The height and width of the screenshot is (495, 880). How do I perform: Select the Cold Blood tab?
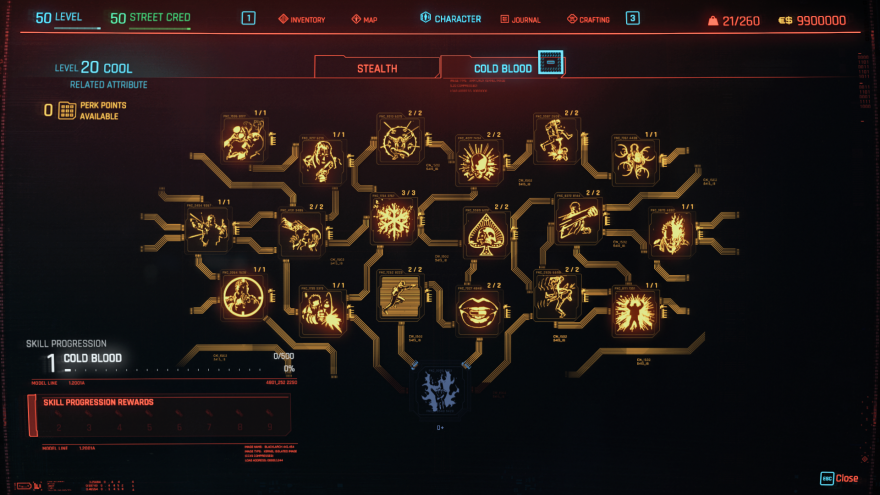pyautogui.click(x=503, y=68)
